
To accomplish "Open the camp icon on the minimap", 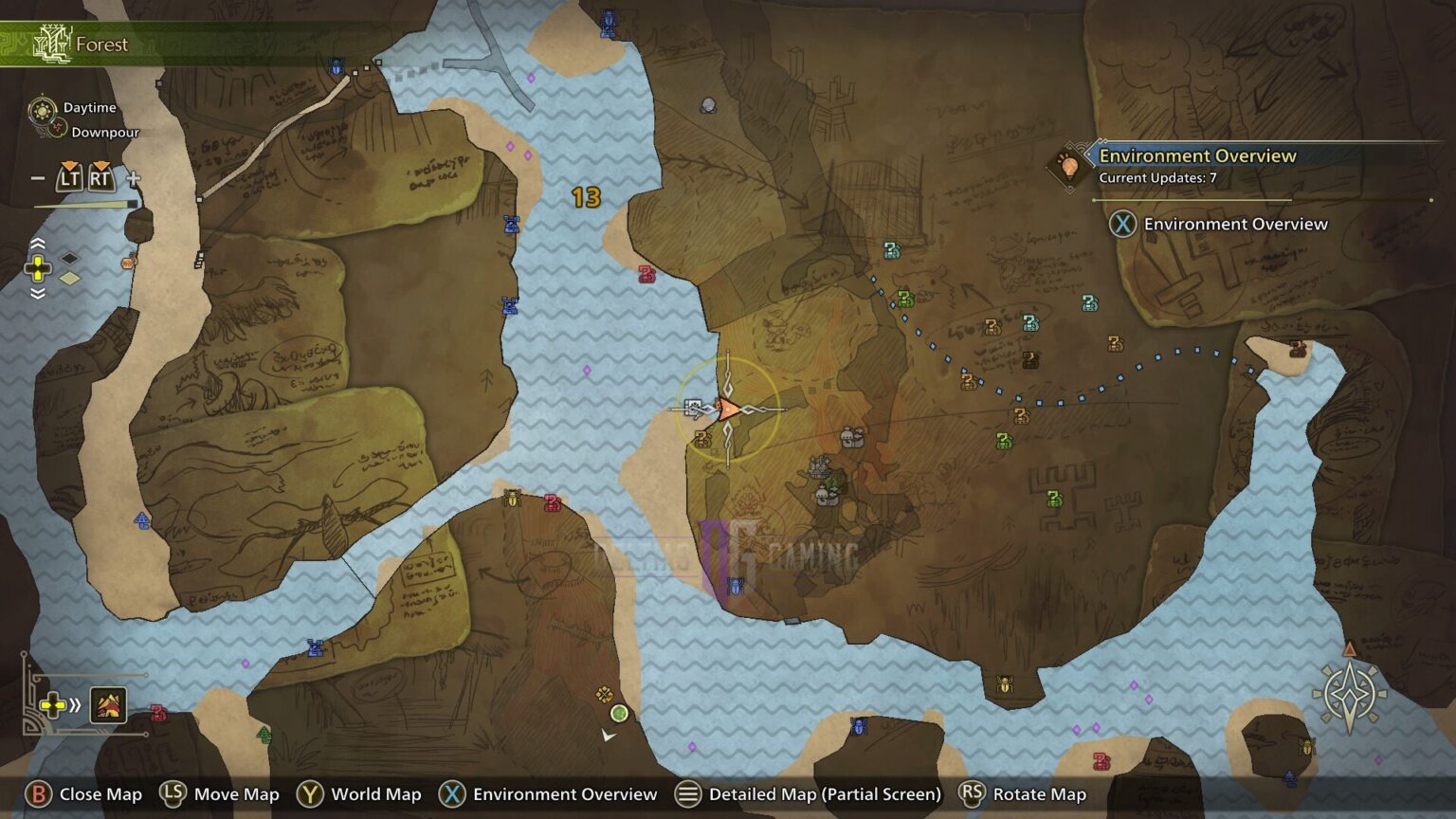I will pos(108,704).
